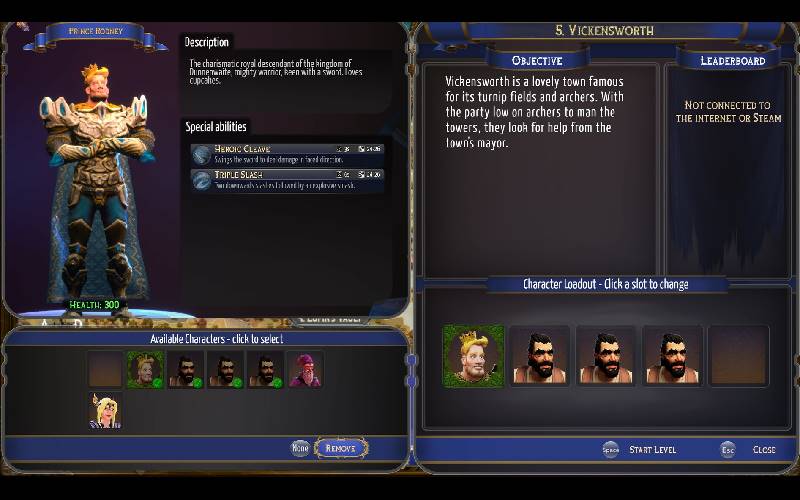Remove the selected character from loadout
The width and height of the screenshot is (800, 500).
coord(341,449)
